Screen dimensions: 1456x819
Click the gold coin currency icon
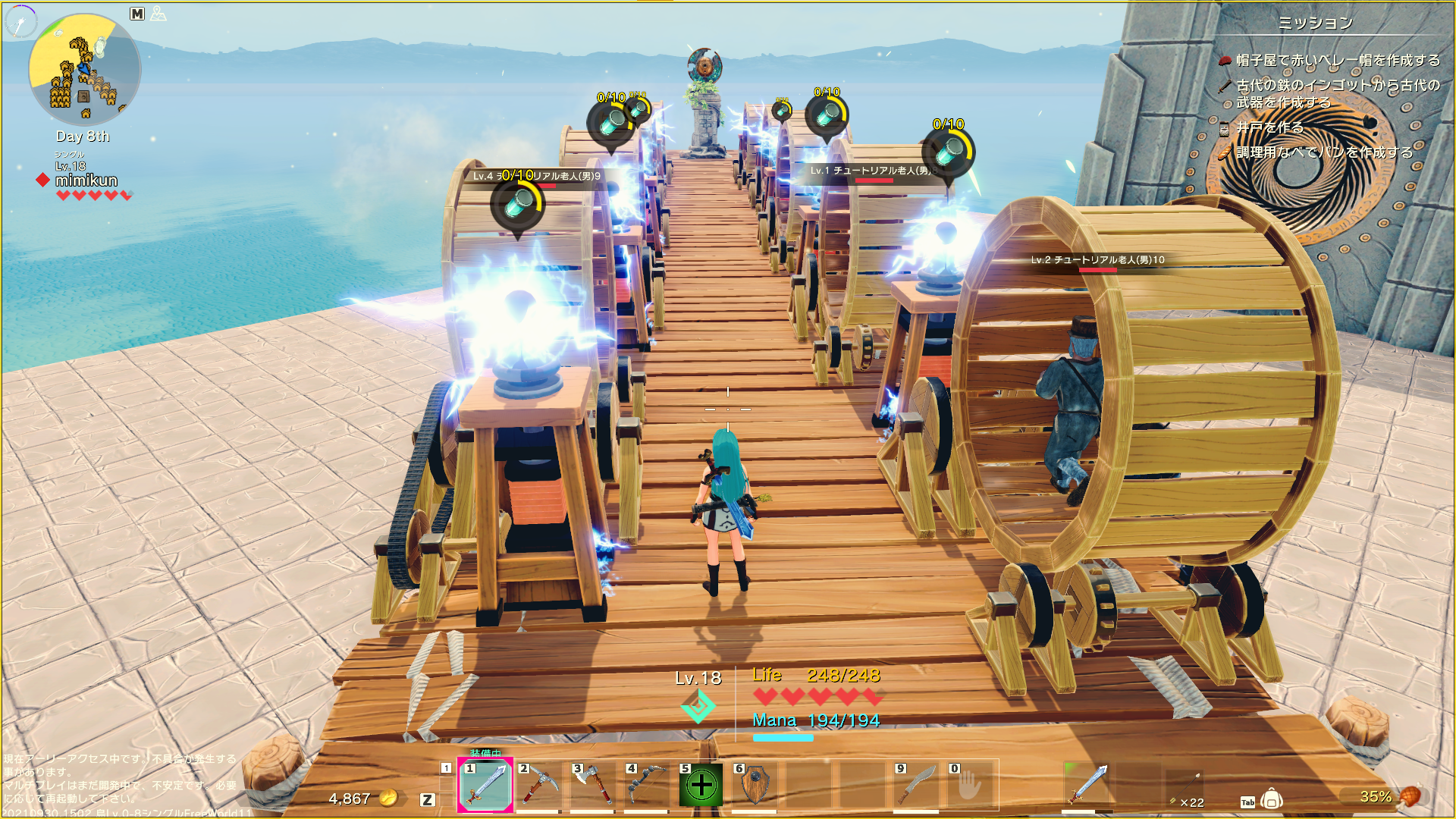[388, 798]
